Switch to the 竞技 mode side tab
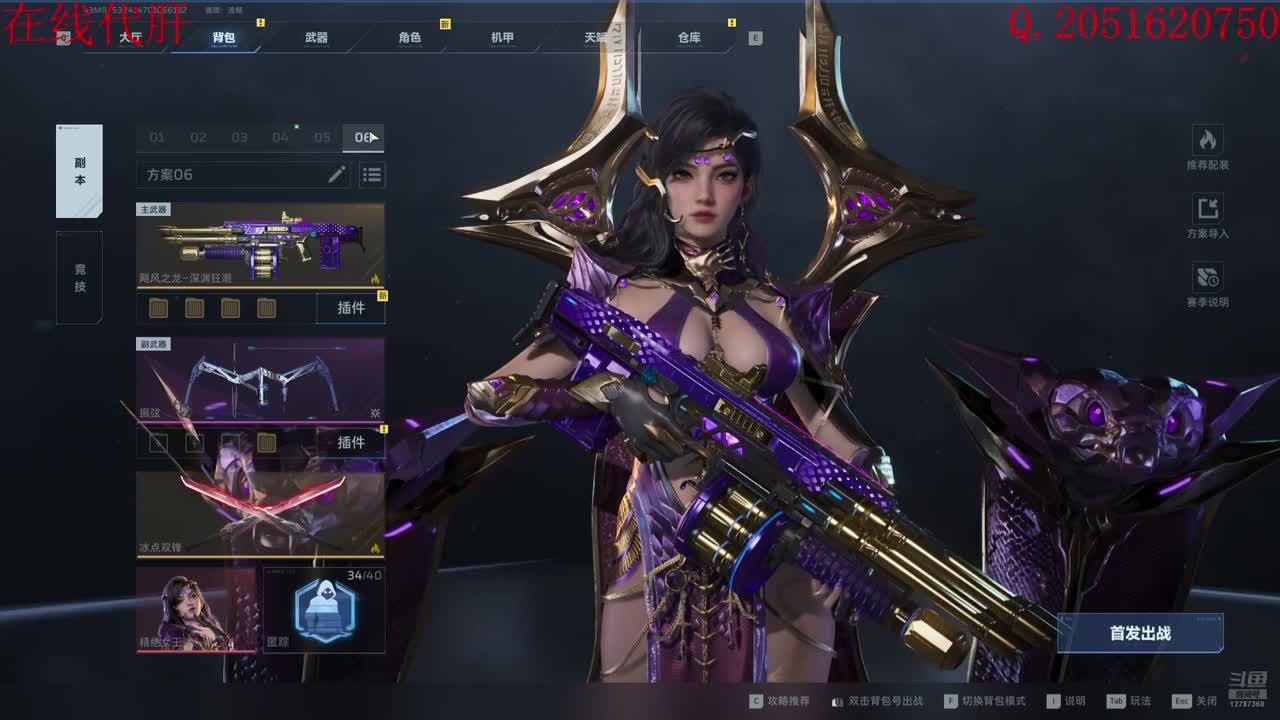 tap(79, 278)
